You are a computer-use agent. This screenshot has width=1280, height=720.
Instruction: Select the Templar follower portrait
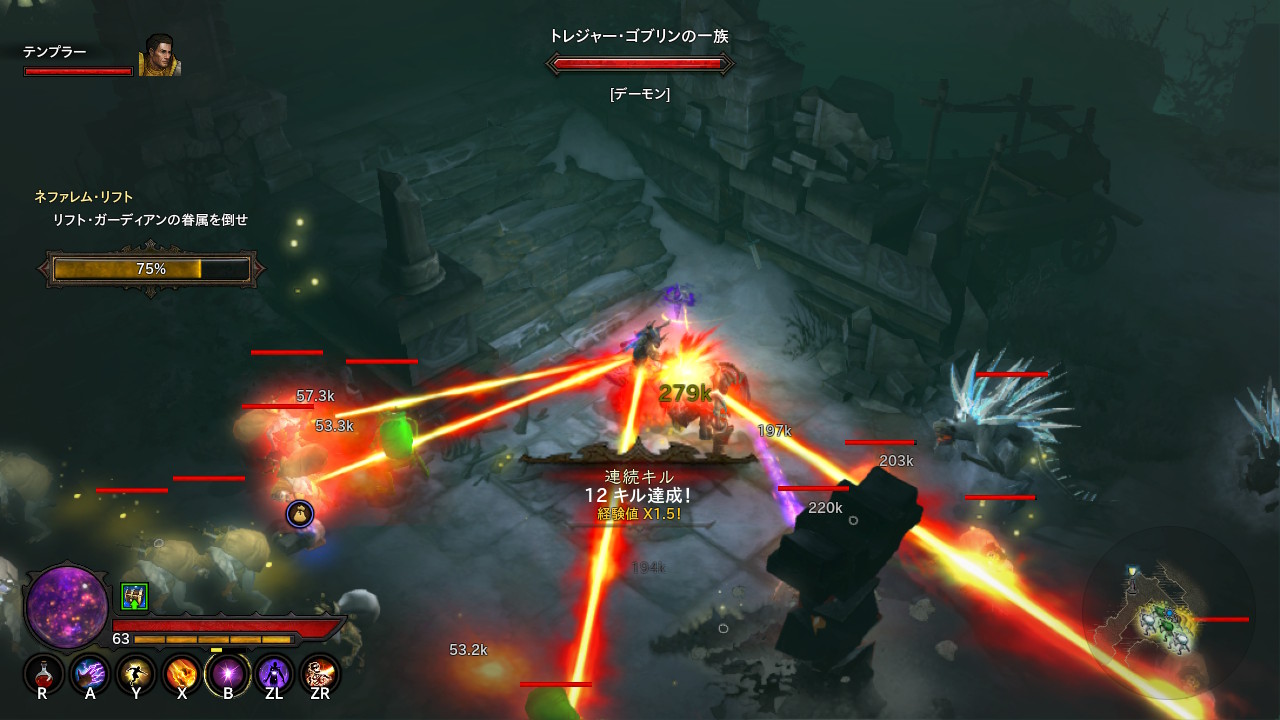click(159, 56)
